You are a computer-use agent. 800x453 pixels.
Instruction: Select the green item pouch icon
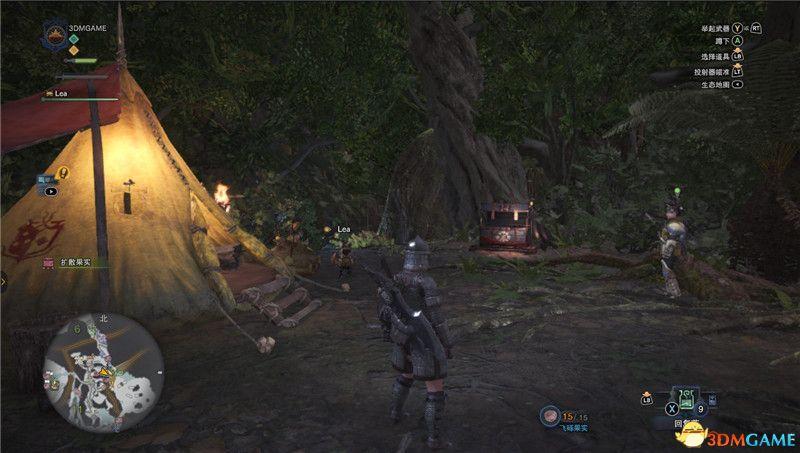688,402
